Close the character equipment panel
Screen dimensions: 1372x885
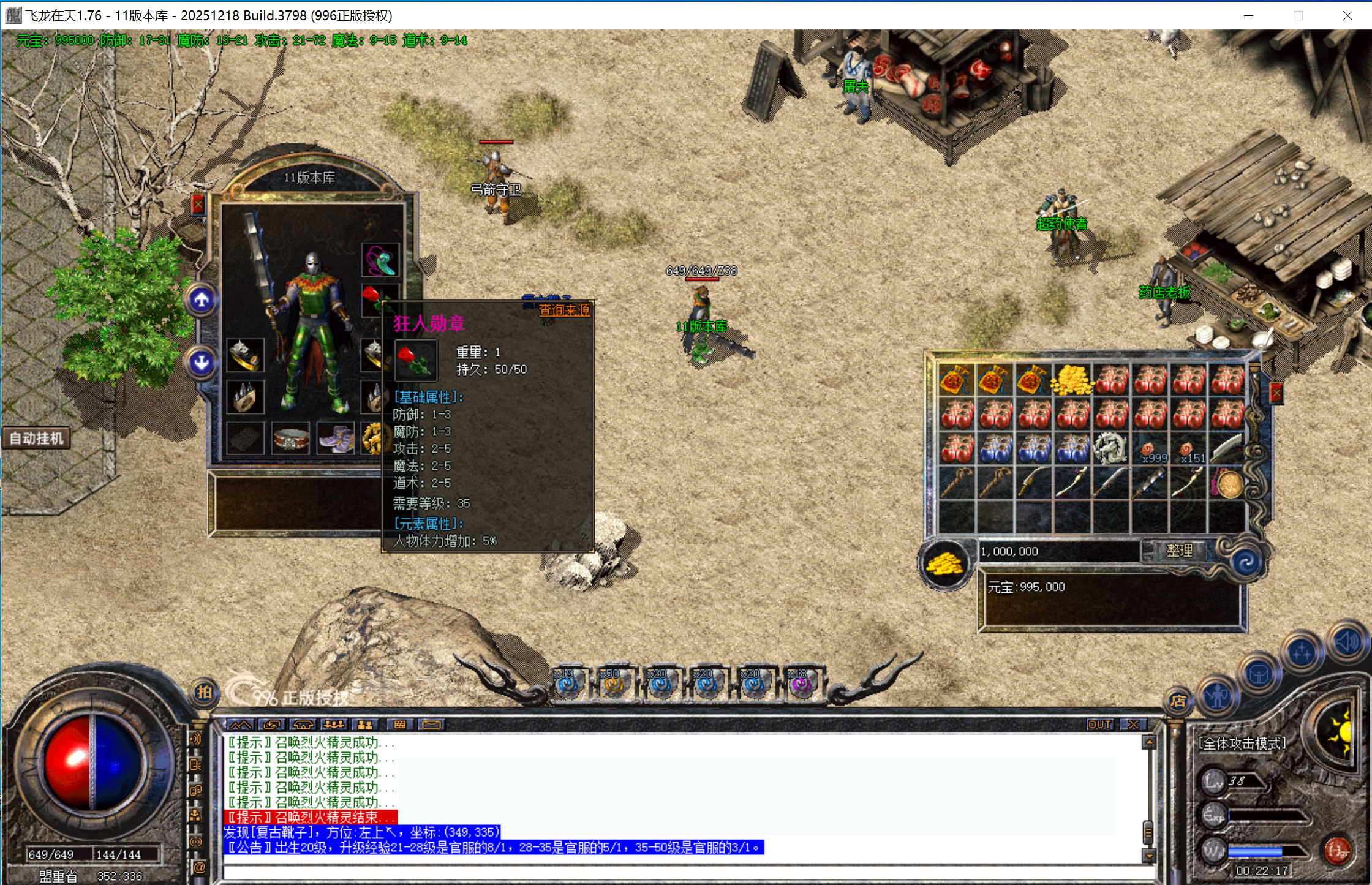pos(198,205)
